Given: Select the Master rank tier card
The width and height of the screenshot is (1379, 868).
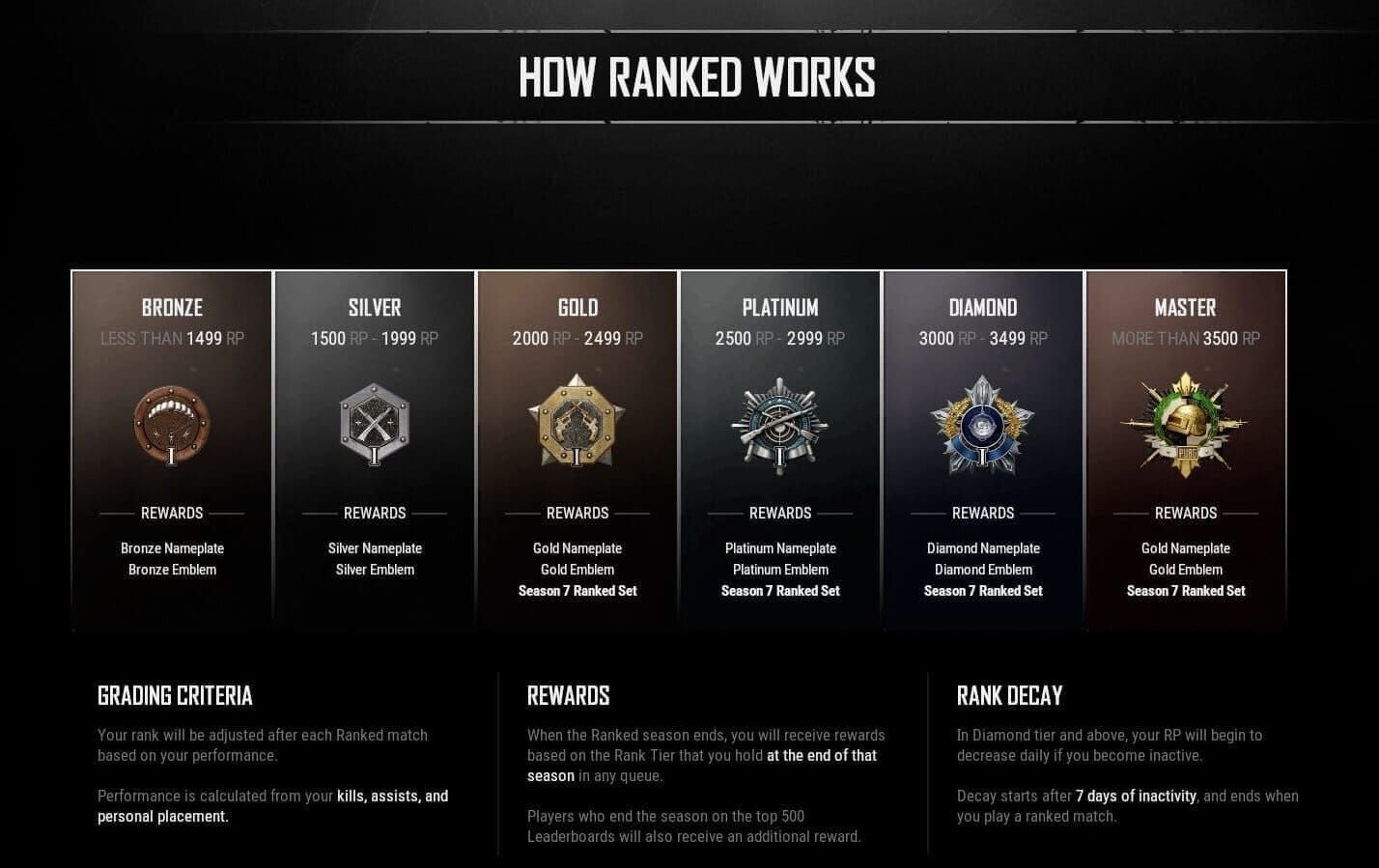Looking at the screenshot, I should pyautogui.click(x=1186, y=450).
